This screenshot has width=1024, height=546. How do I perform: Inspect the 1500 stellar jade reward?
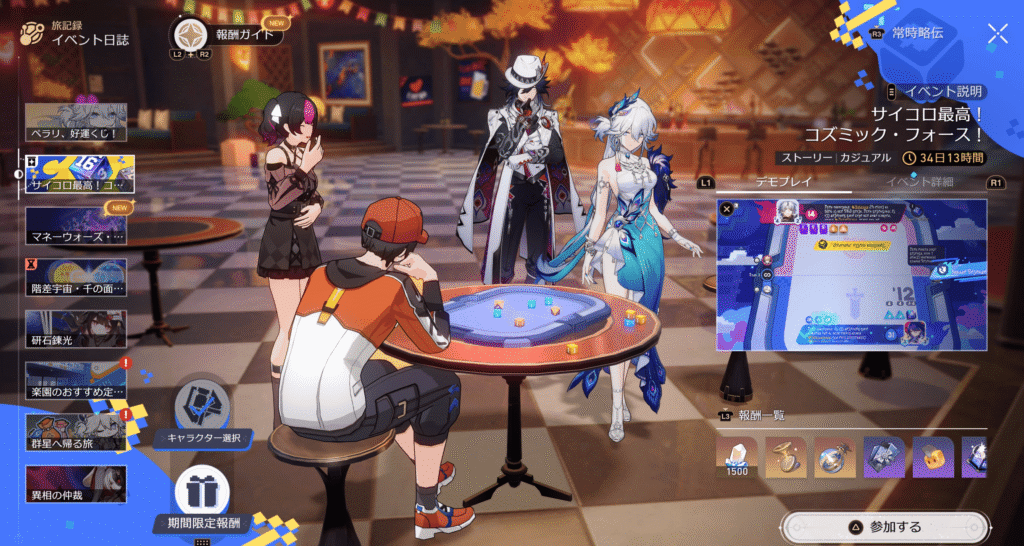737,456
